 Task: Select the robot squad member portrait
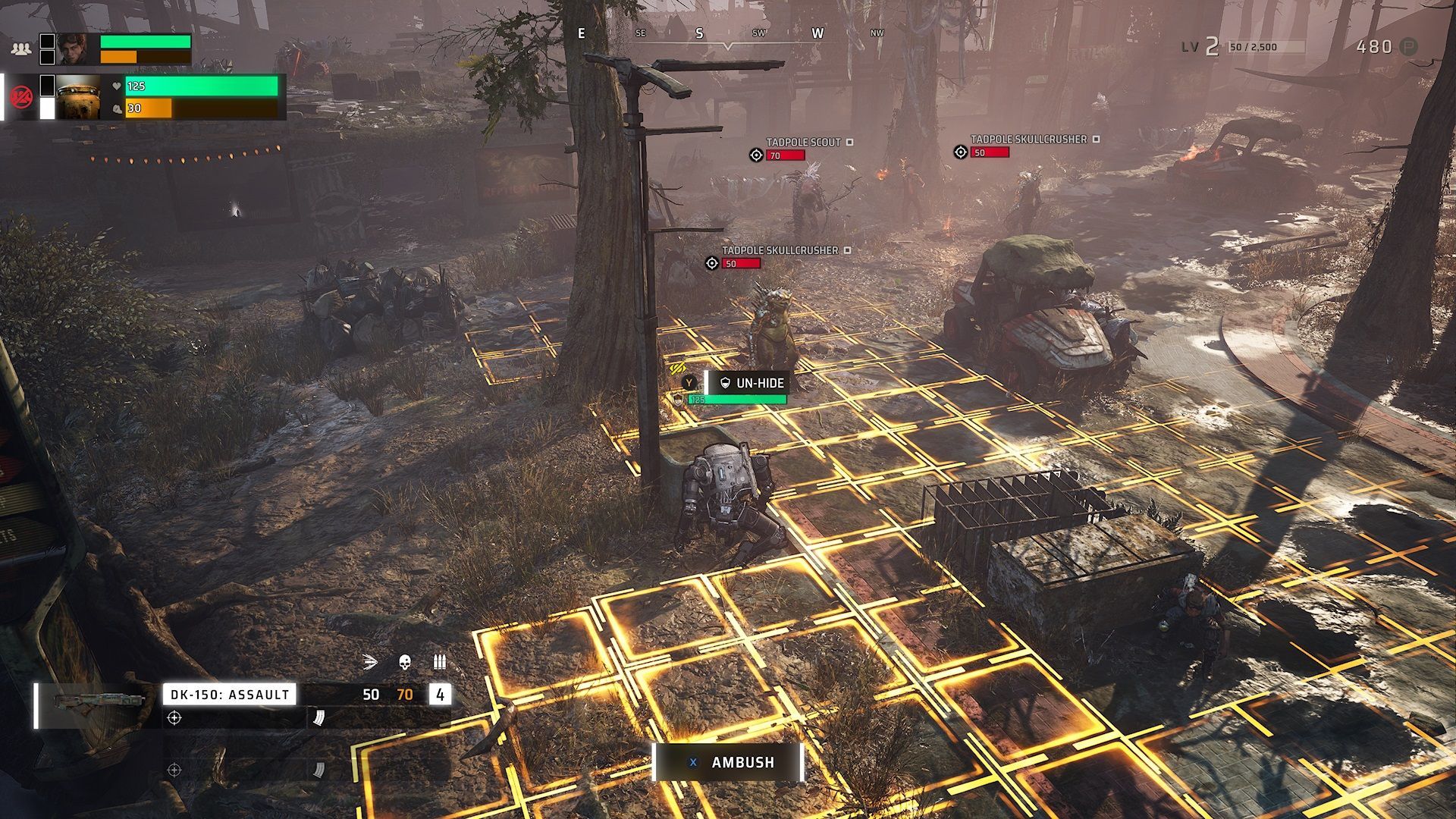77,97
